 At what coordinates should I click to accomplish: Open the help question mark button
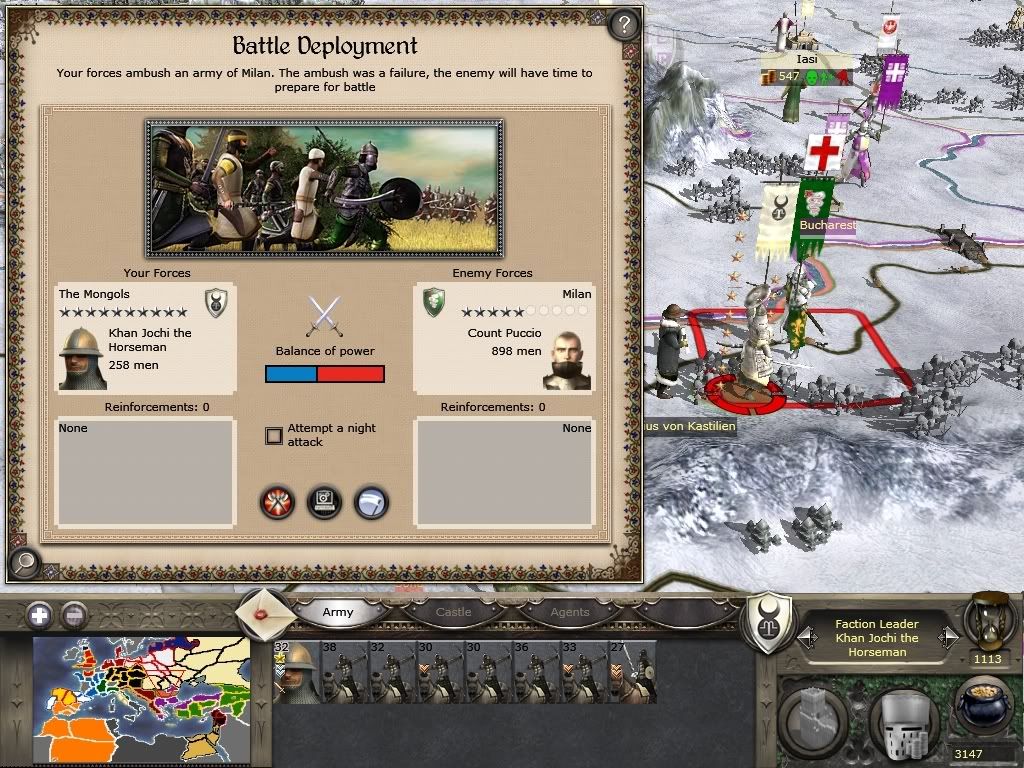tap(623, 23)
